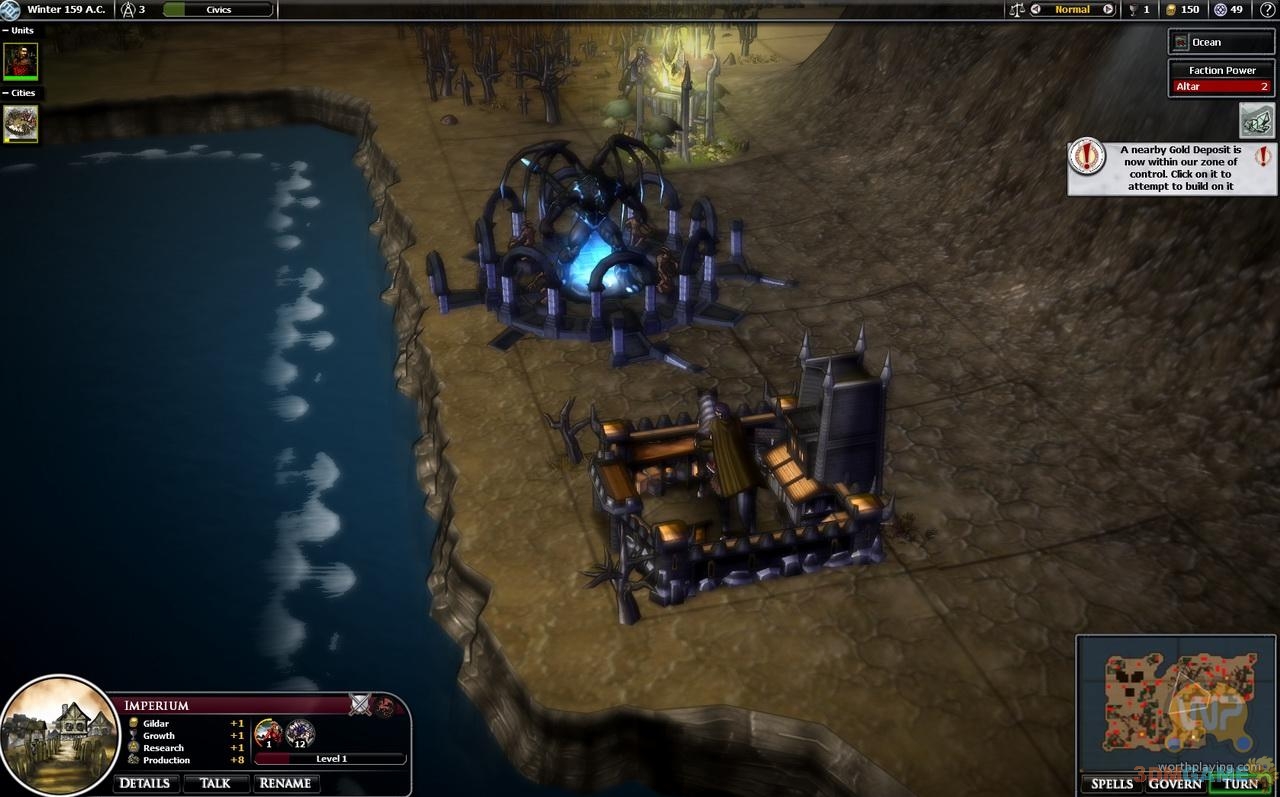This screenshot has width=1280, height=797.
Task: Open the Spells menu
Action: click(x=1112, y=783)
